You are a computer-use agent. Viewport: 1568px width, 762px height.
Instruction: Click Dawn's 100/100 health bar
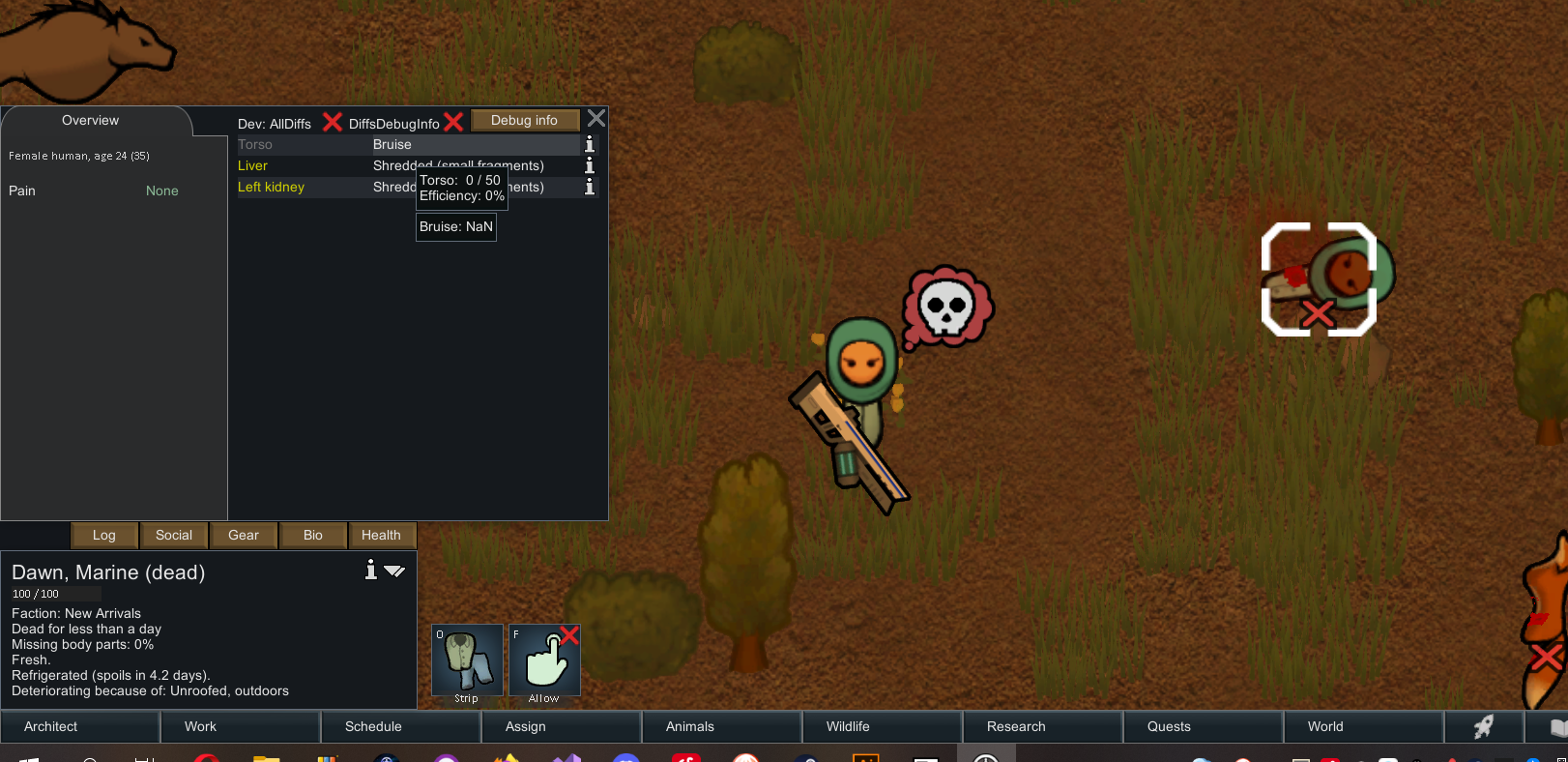pos(56,593)
